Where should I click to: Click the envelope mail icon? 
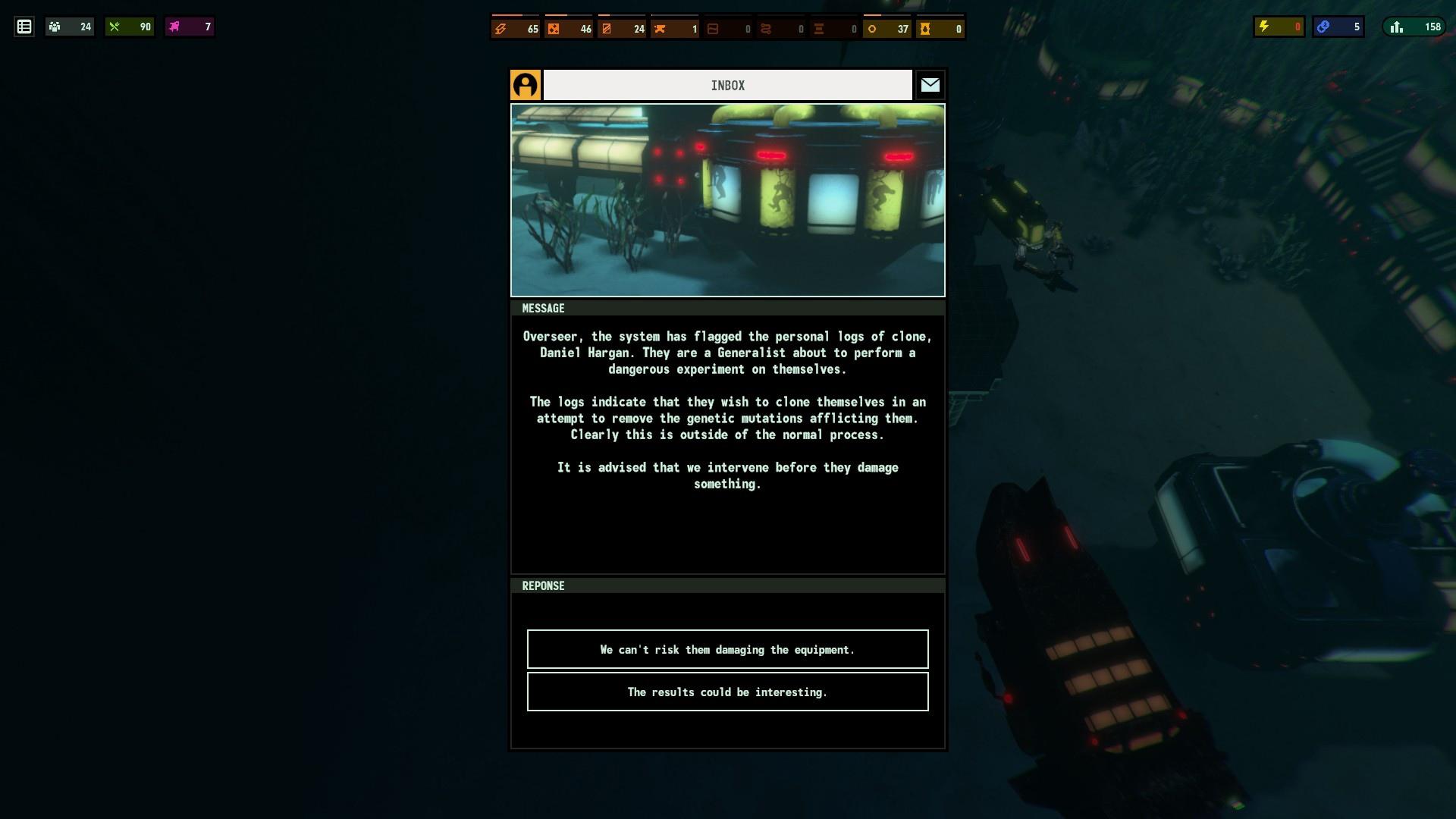click(930, 85)
